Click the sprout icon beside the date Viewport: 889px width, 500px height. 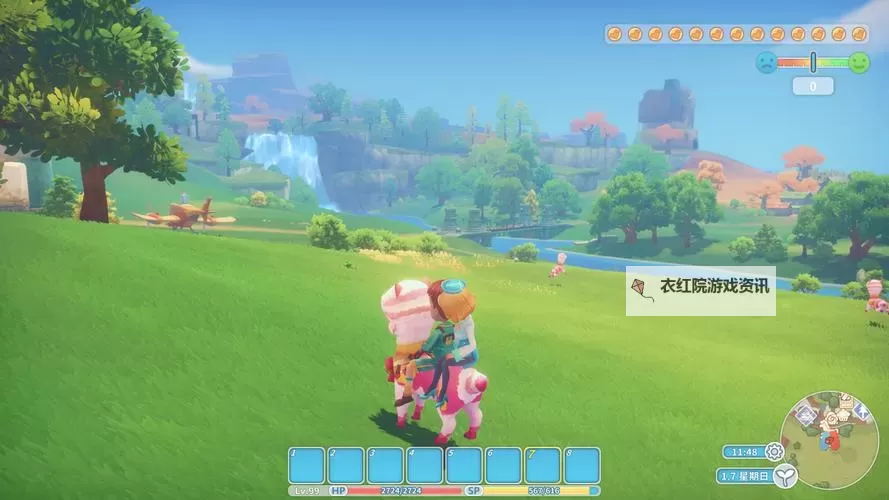(785, 477)
